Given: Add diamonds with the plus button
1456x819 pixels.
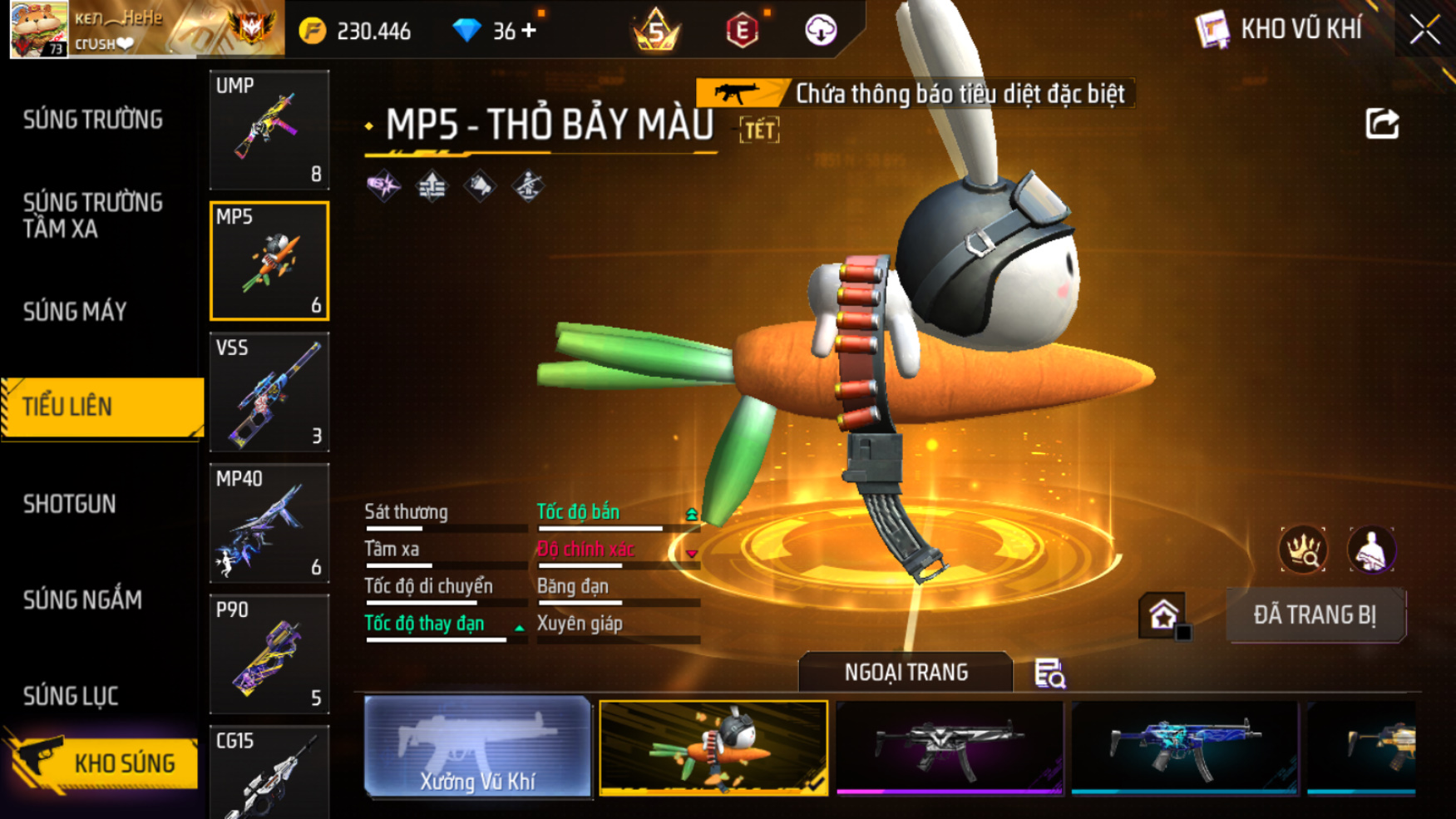Looking at the screenshot, I should coord(528,31).
